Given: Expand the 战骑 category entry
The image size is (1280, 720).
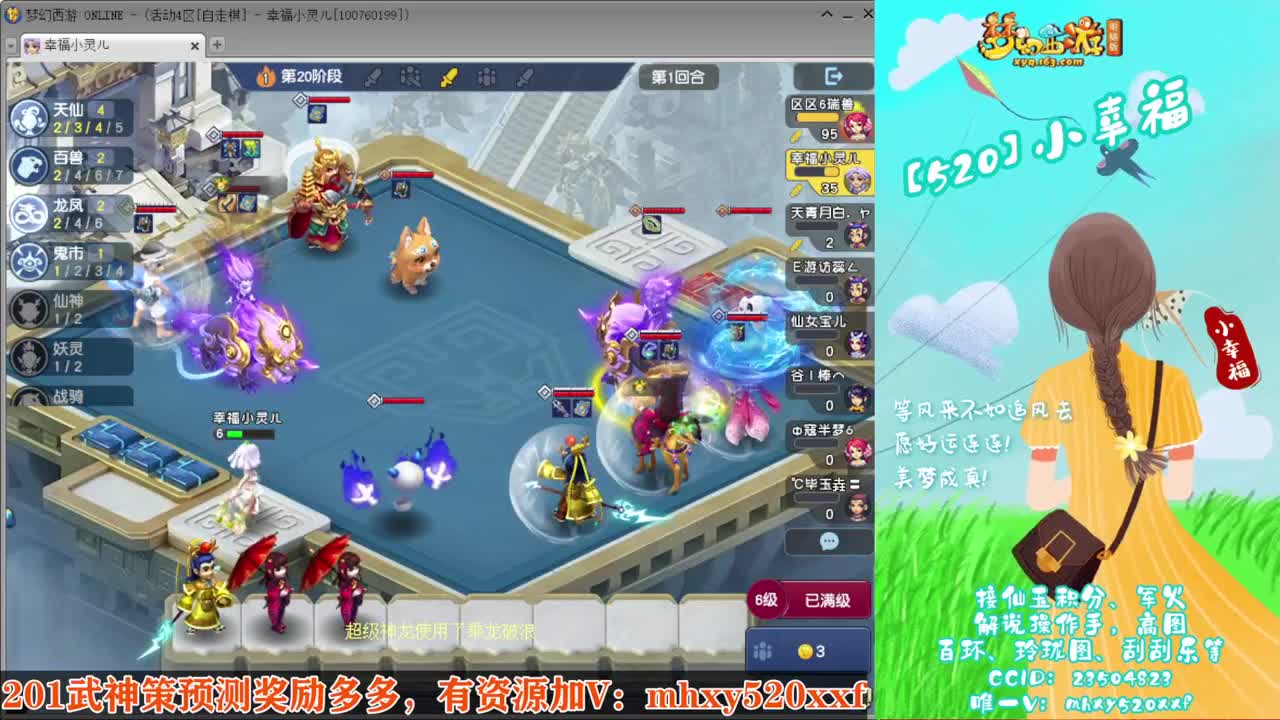Looking at the screenshot, I should [x=30, y=398].
